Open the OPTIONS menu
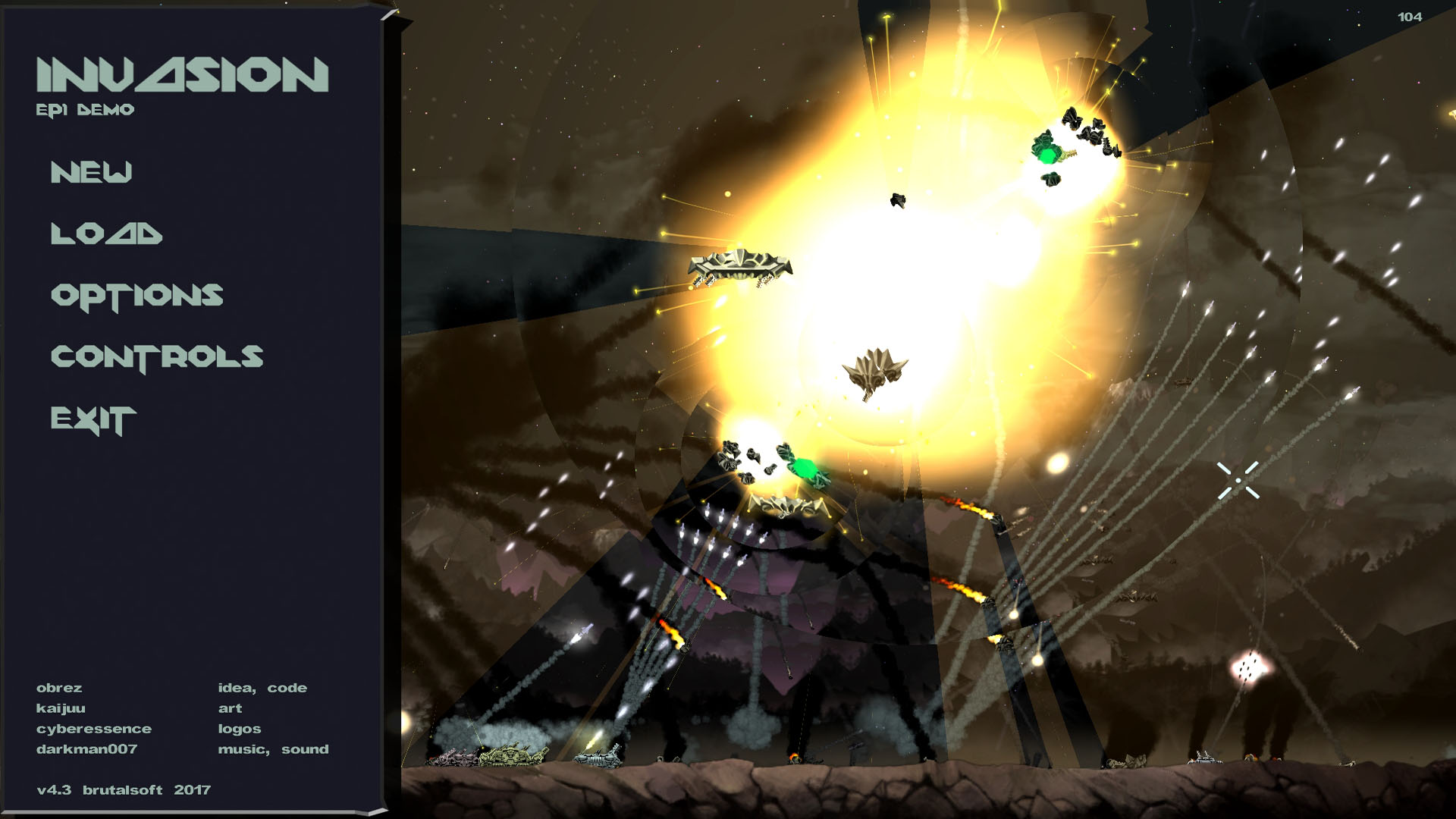1456x819 pixels. click(136, 296)
